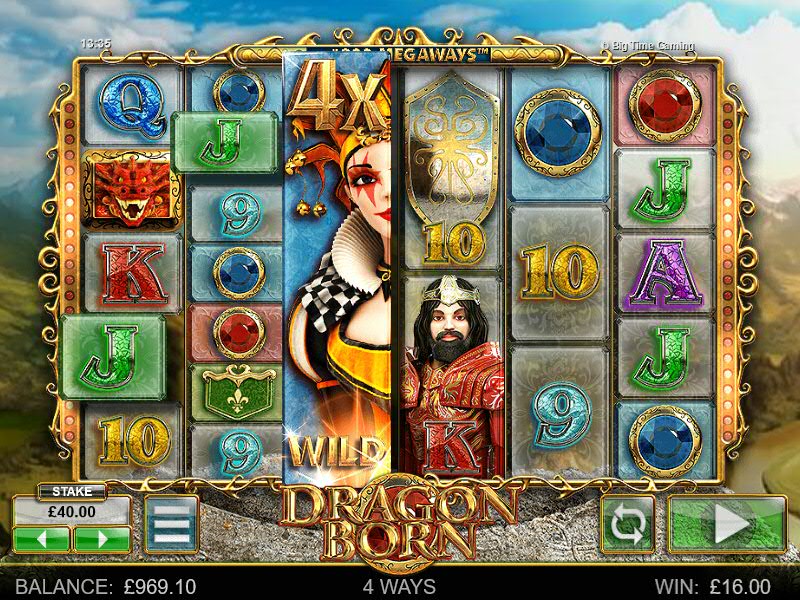
Task: Spin the reels with the play button
Action: point(727,524)
